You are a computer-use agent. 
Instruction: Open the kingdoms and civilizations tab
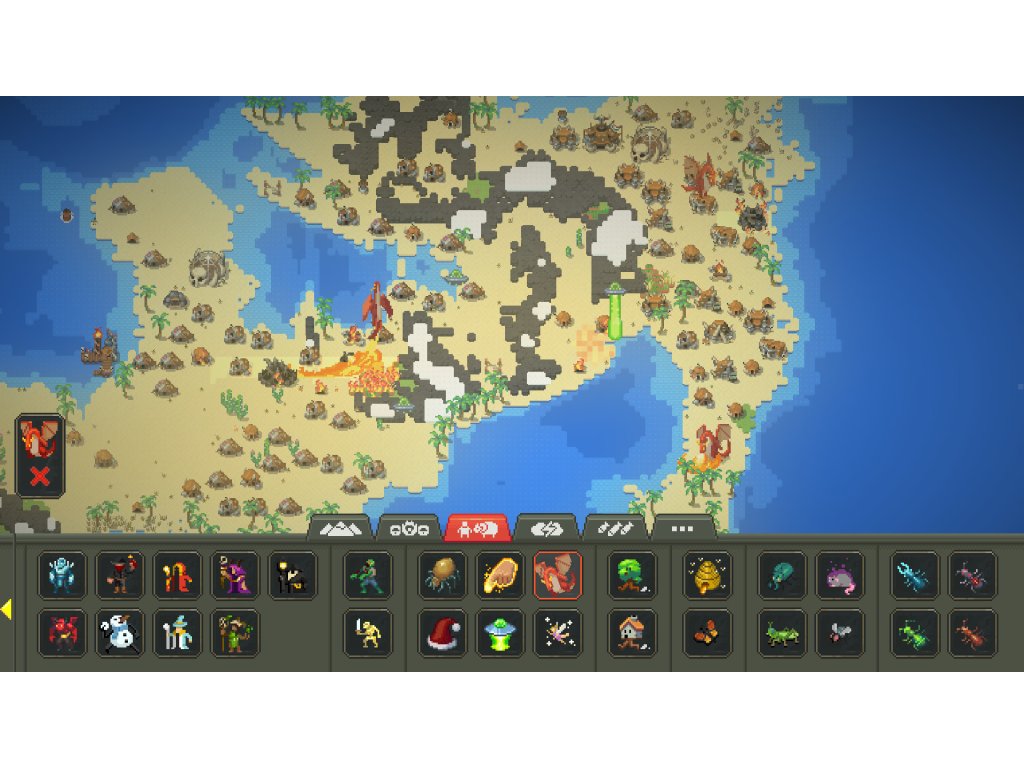pos(410,528)
